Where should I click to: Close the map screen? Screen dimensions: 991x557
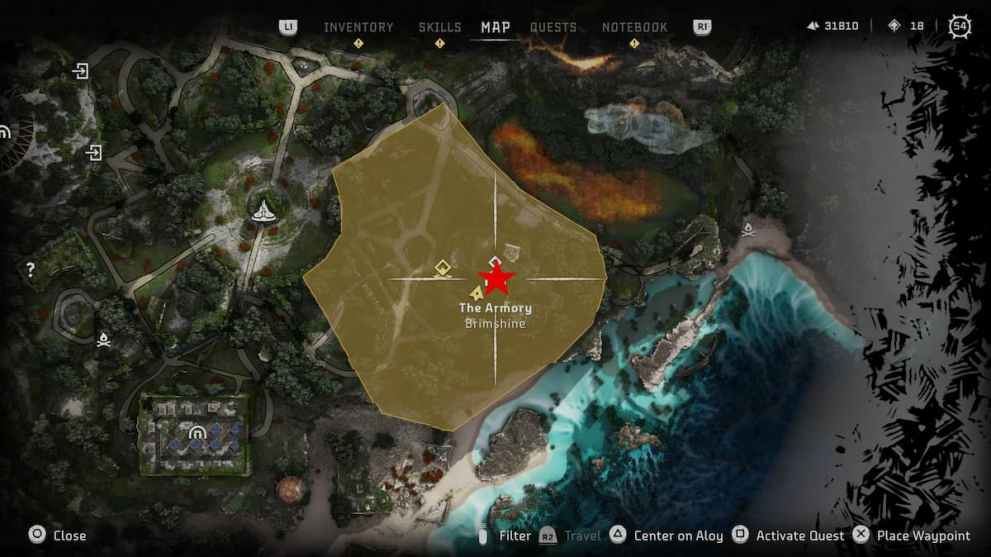click(x=58, y=535)
